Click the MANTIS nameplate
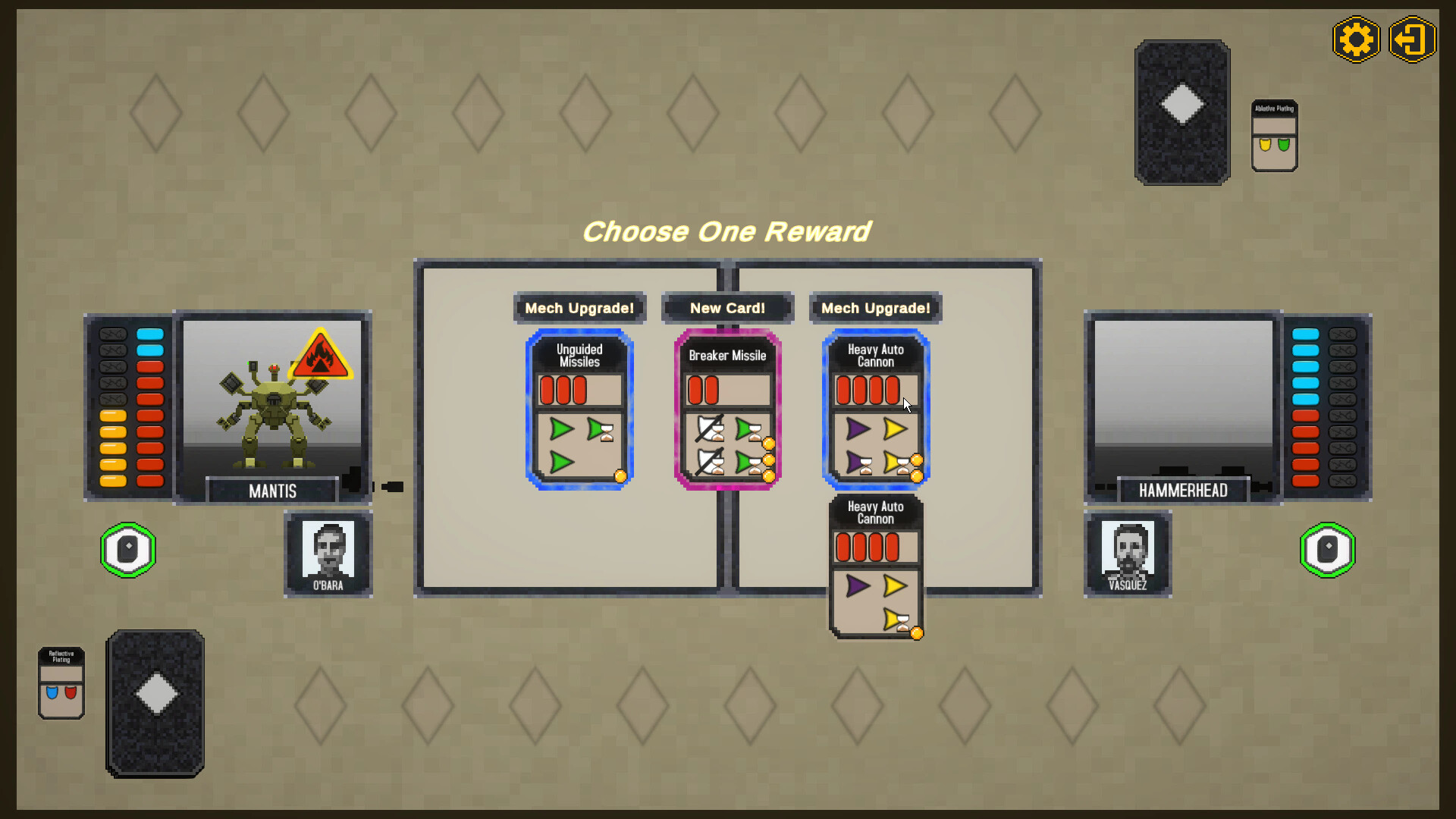The height and width of the screenshot is (819, 1456). 271,491
